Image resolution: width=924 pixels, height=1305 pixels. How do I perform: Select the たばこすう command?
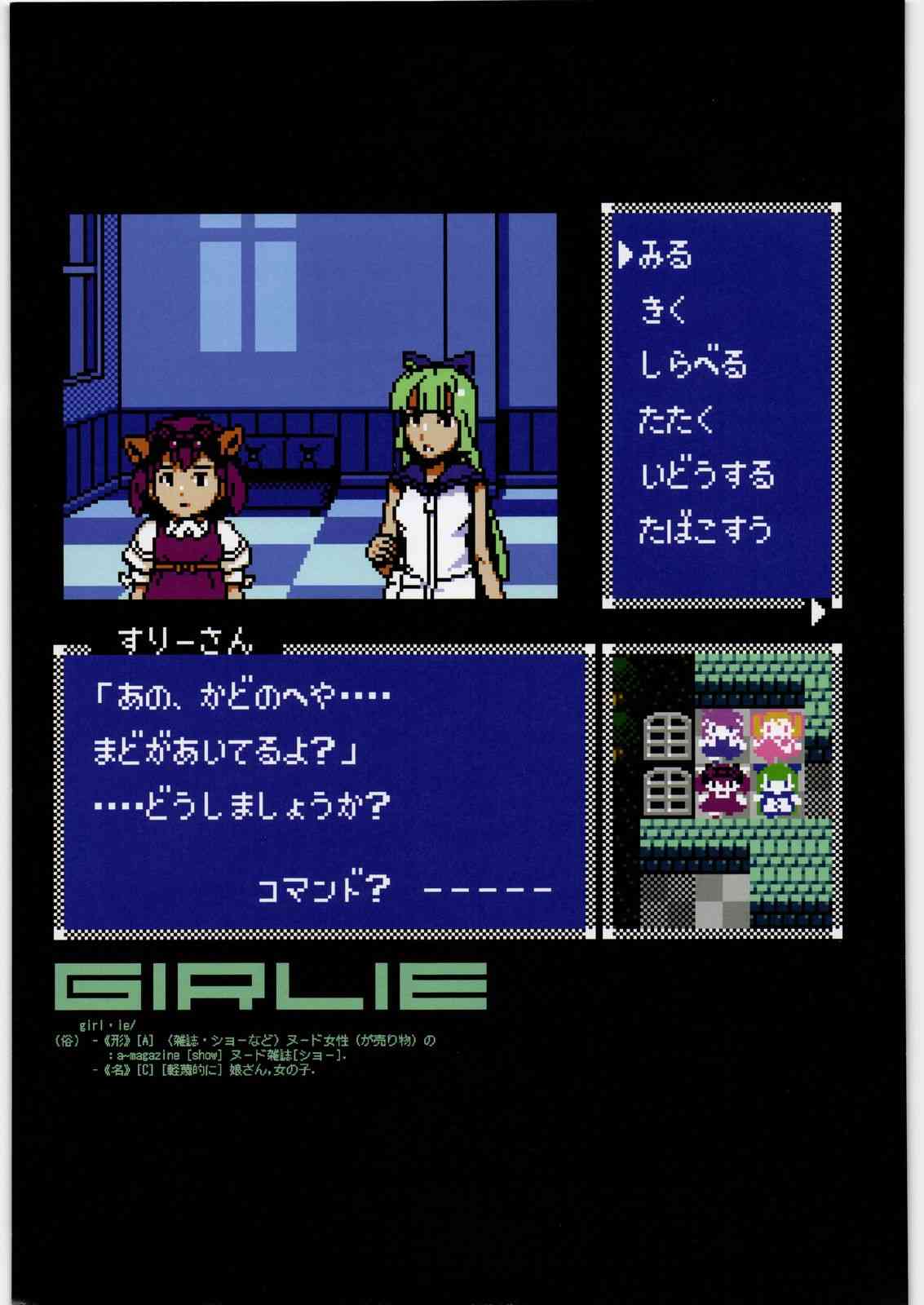[705, 529]
